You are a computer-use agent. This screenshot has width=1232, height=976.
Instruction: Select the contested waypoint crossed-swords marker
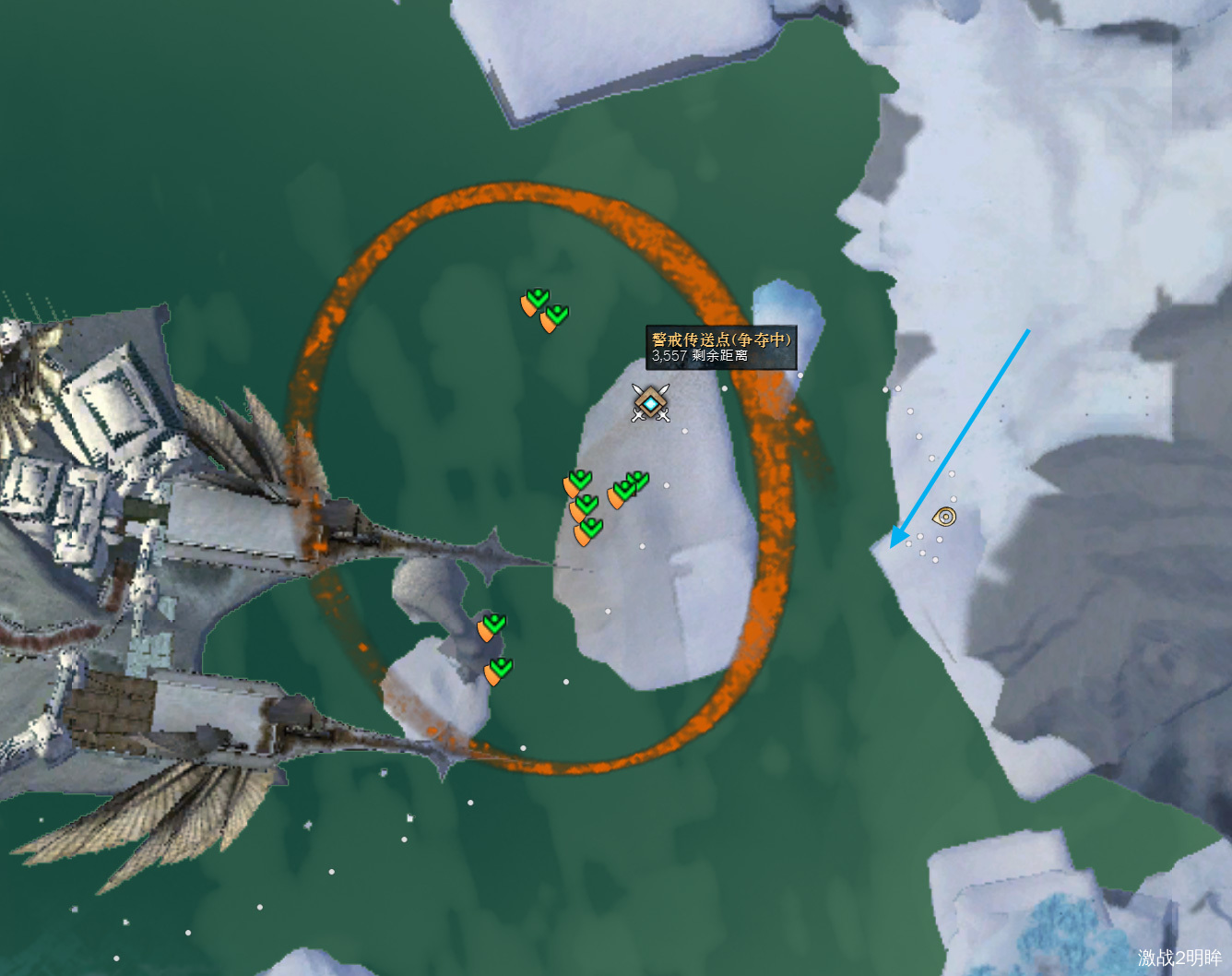coord(650,403)
